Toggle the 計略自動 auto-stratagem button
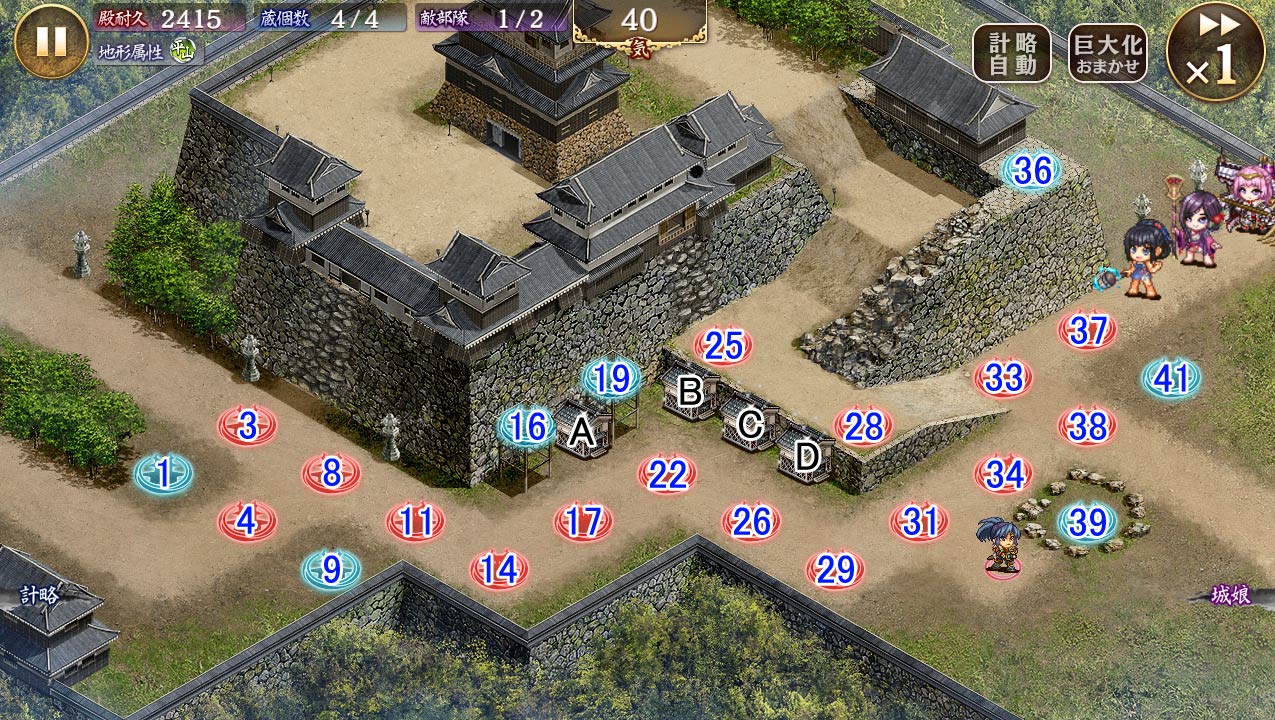This screenshot has width=1275, height=720. 1011,53
